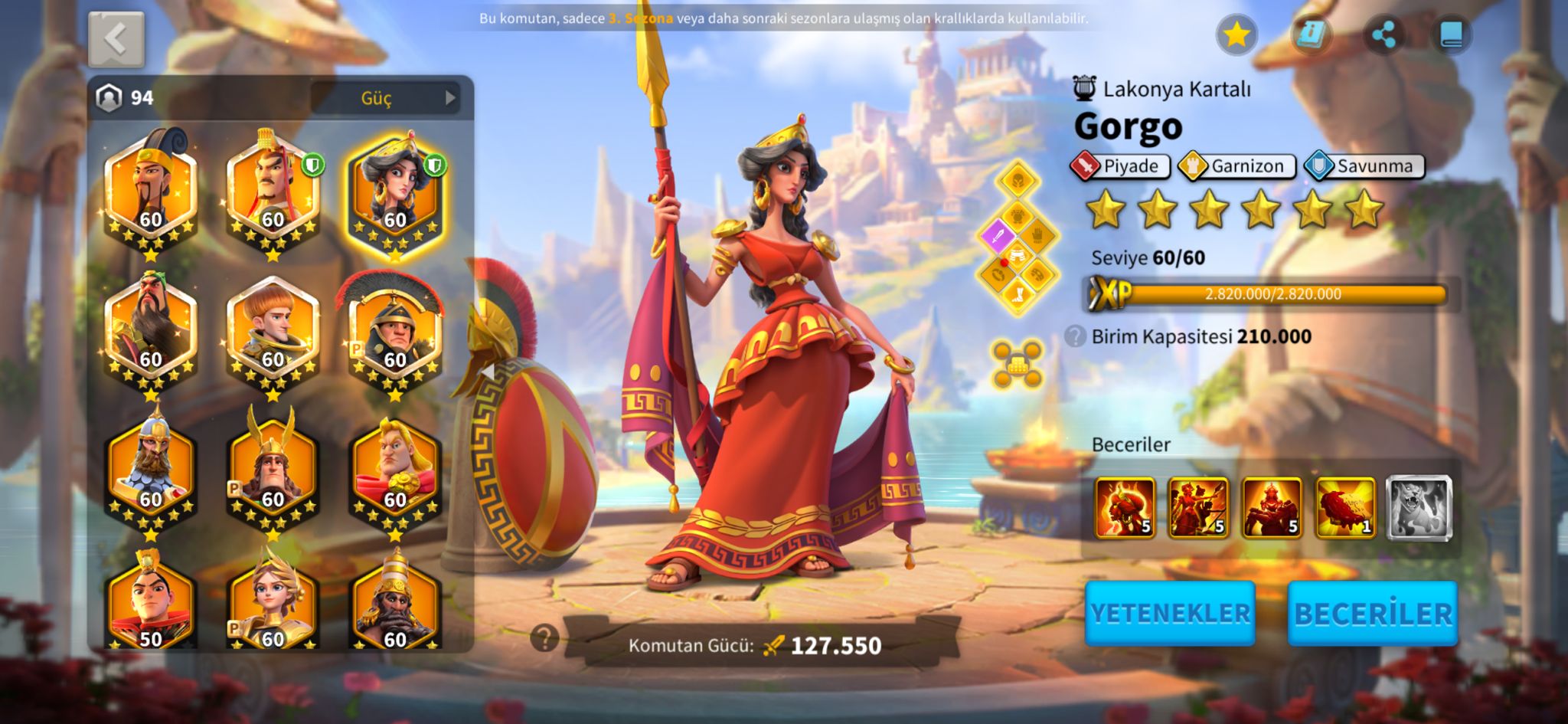Screen dimensions: 1568x724
Task: Go back with the arrow button
Action: click(x=116, y=39)
